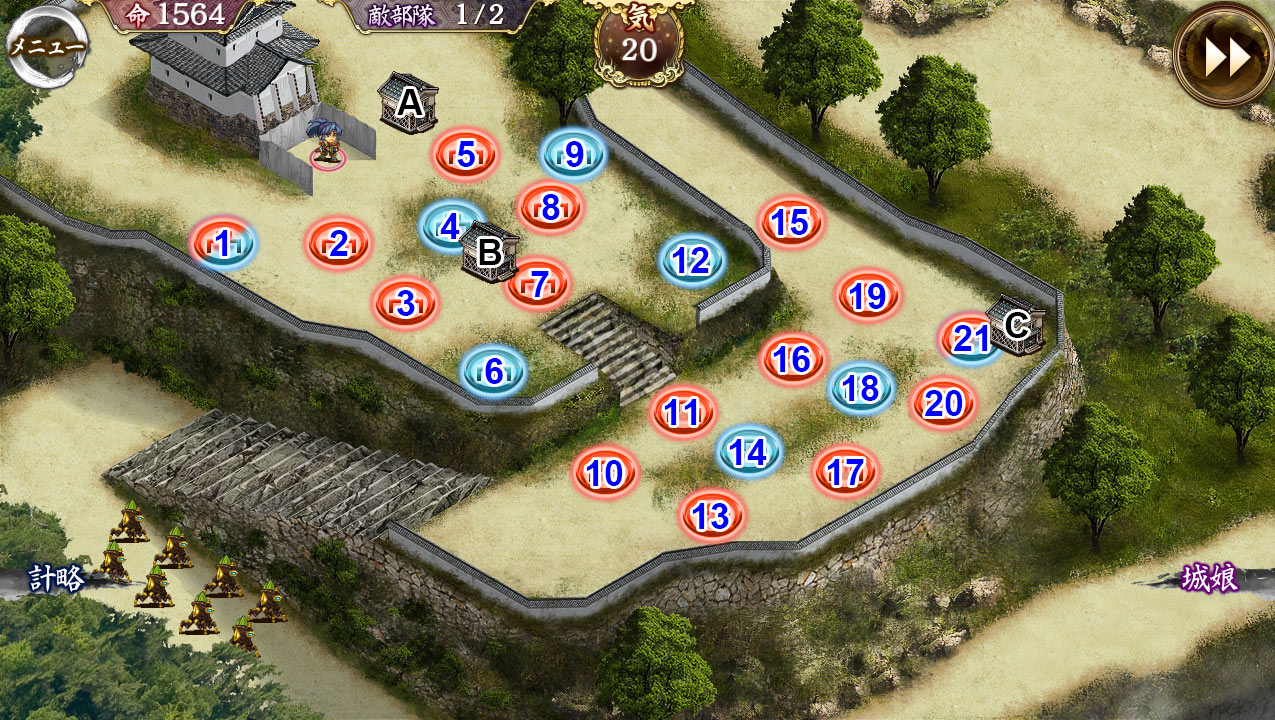Select red deployment slot 3
Image resolution: width=1275 pixels, height=720 pixels.
405,303
